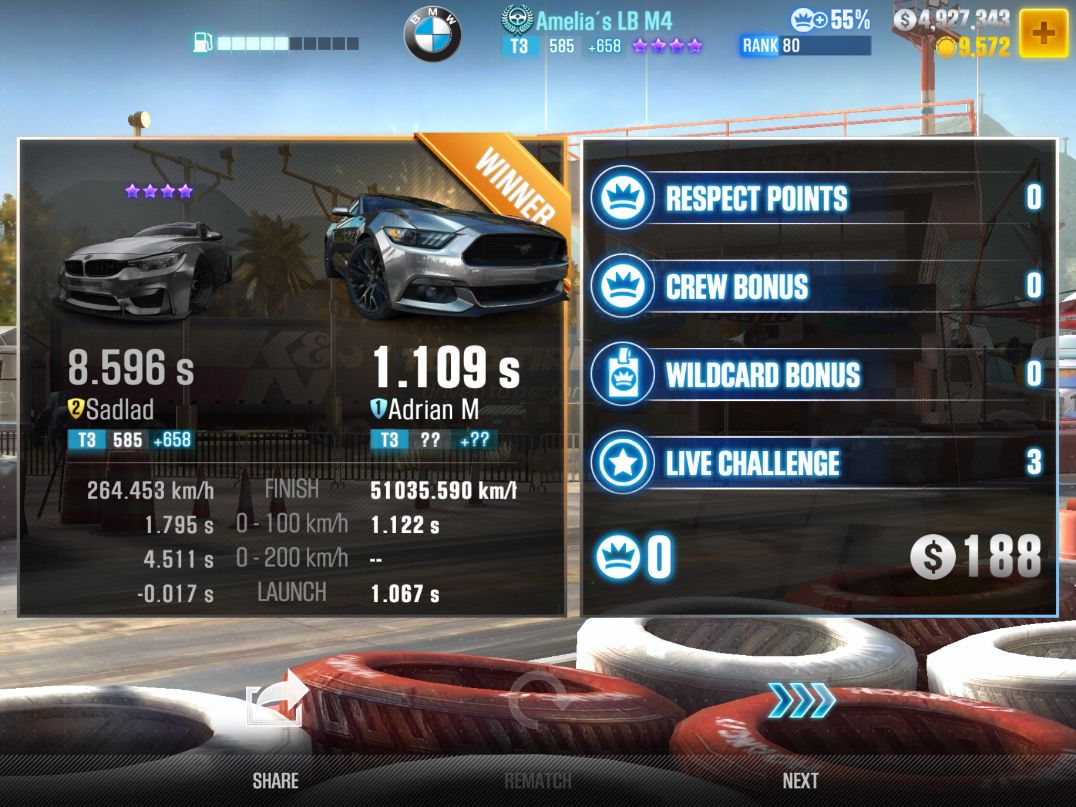This screenshot has width=1076, height=807.
Task: Tap the gold coin balance
Action: click(x=973, y=47)
